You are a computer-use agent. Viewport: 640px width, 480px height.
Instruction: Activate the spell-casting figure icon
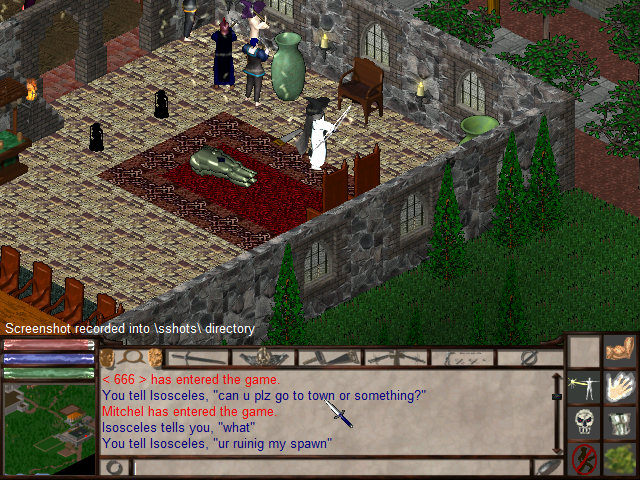[584, 385]
